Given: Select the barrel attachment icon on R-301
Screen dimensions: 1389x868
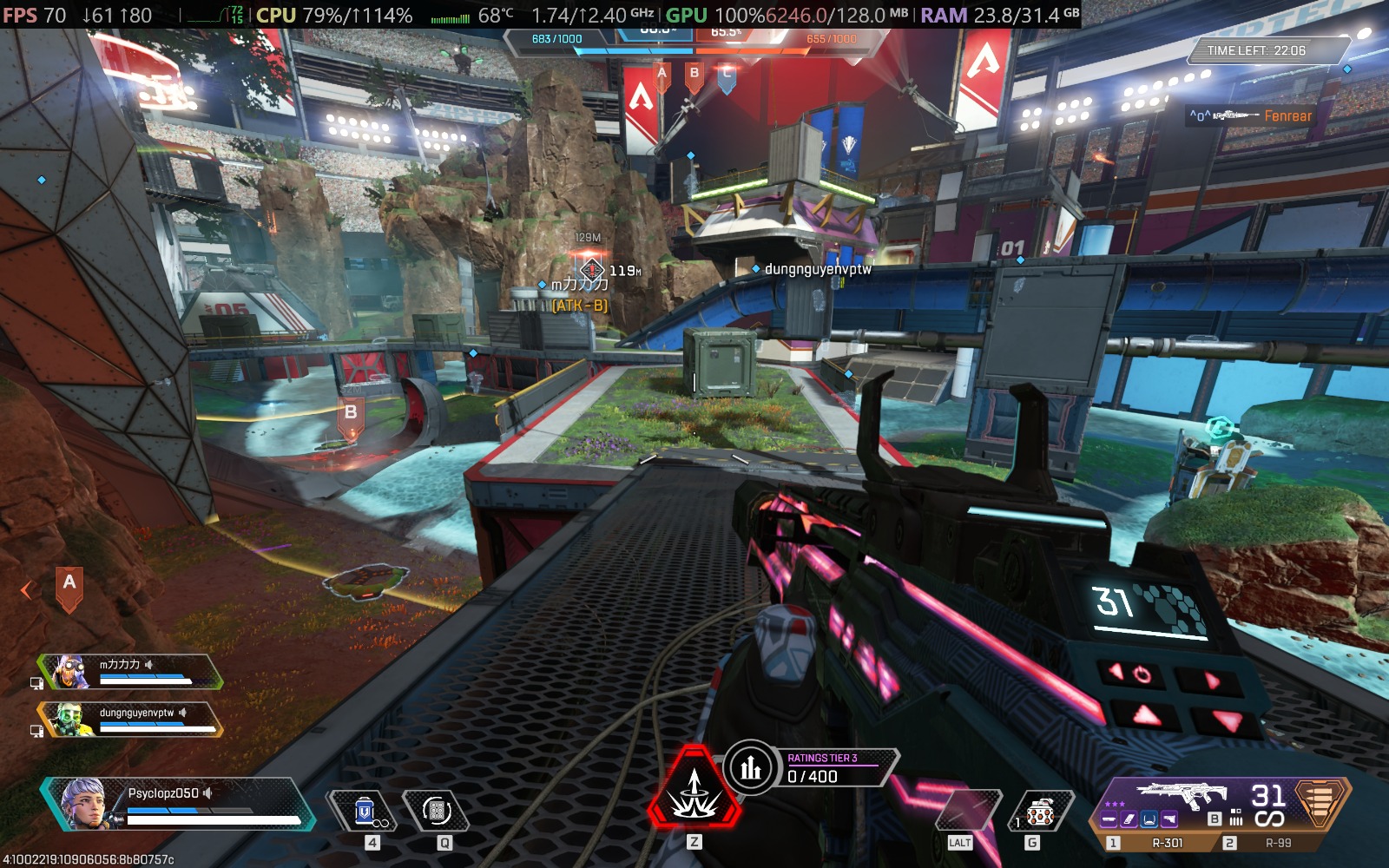Looking at the screenshot, I should click(1110, 819).
